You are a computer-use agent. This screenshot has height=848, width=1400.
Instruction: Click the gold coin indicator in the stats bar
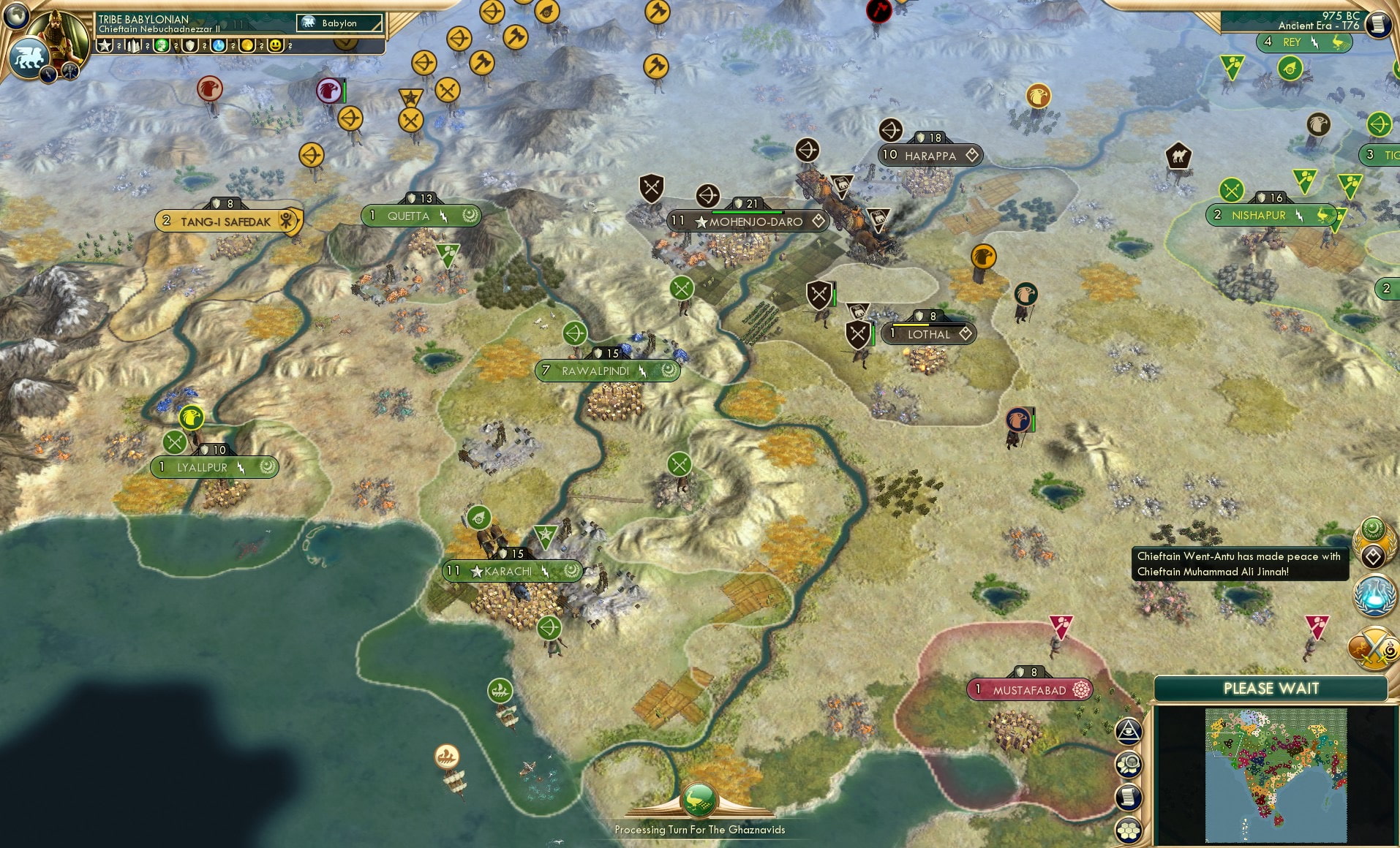point(248,45)
